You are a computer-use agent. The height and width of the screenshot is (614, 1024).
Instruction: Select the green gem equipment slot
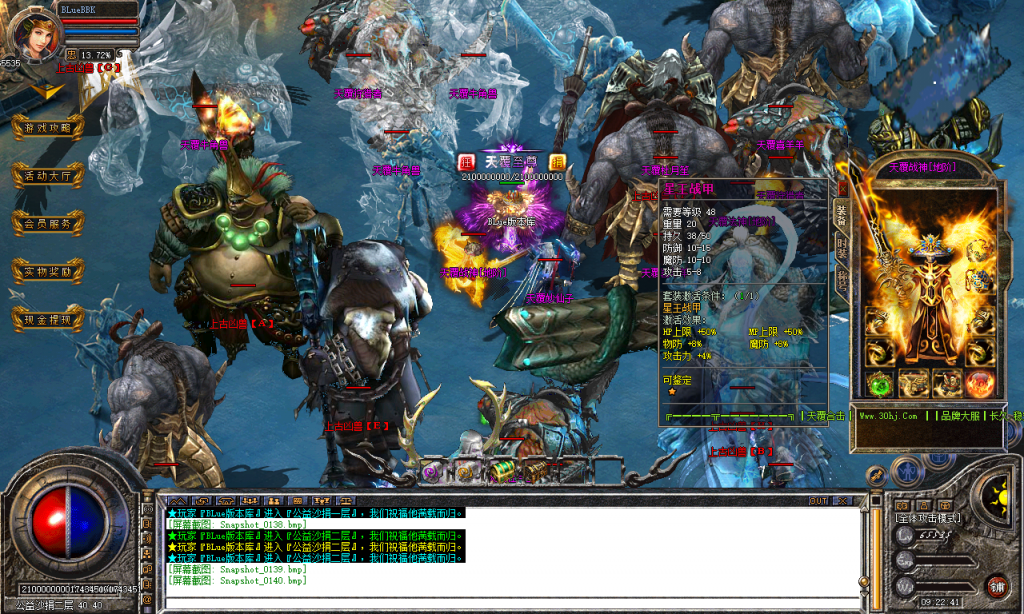click(880, 384)
